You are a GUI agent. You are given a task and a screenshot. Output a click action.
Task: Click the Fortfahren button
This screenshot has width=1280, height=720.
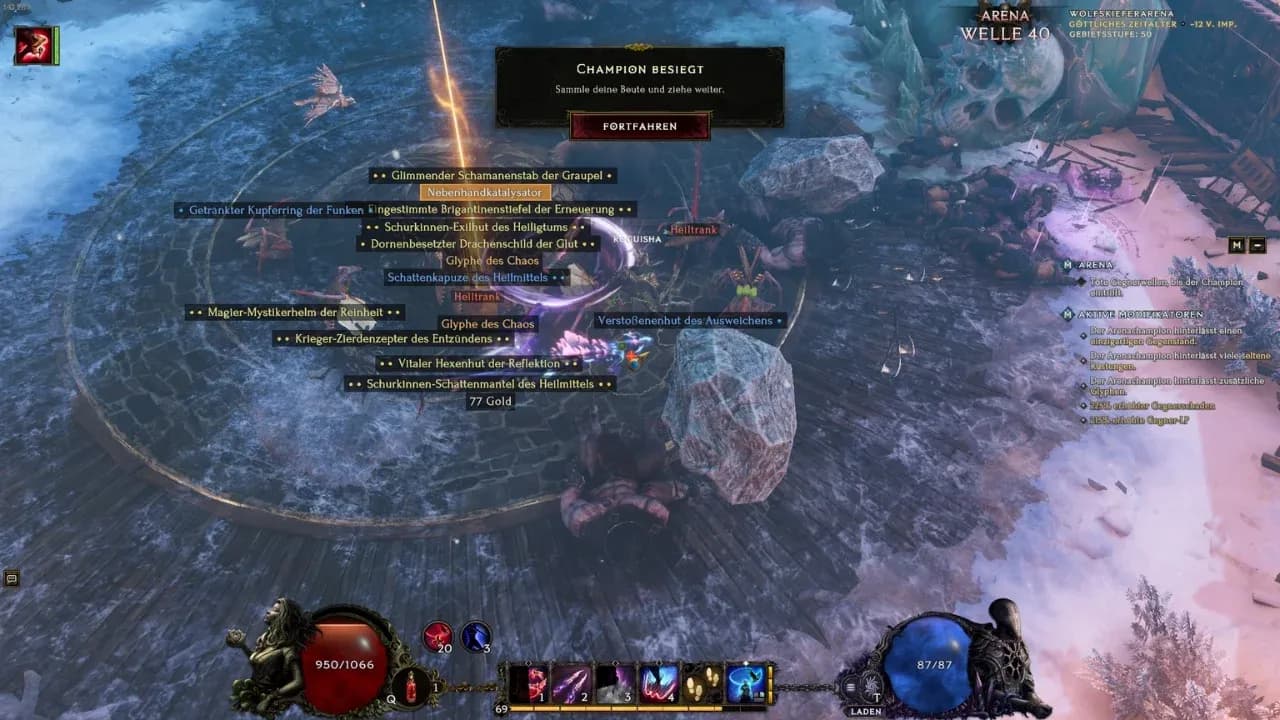(640, 126)
